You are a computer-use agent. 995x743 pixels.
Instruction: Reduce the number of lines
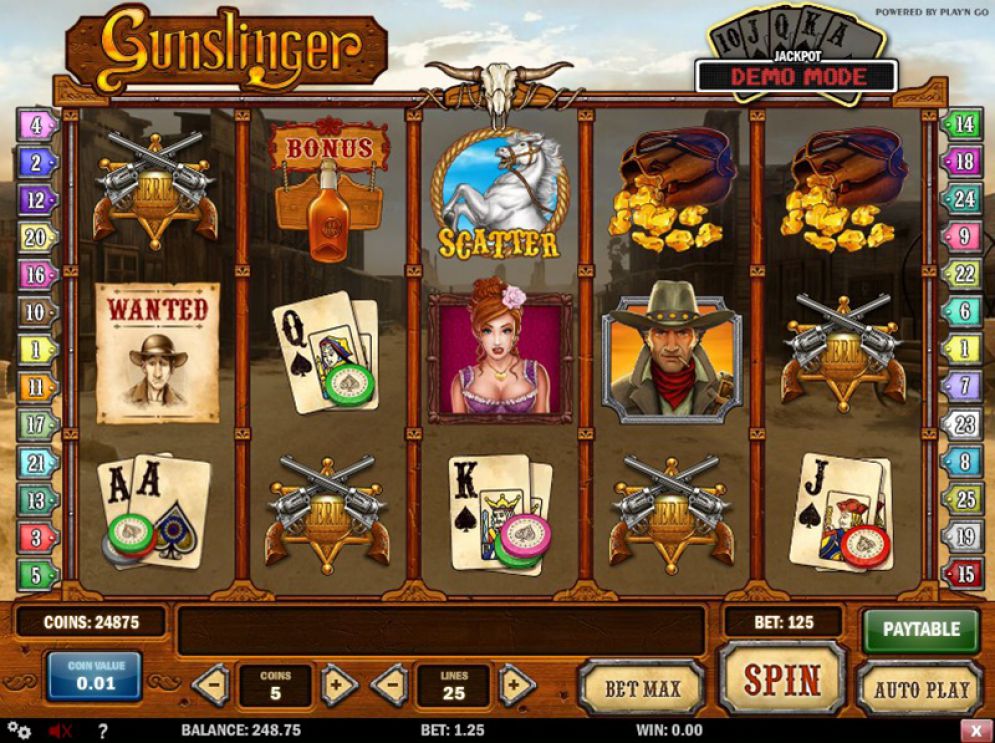[x=388, y=686]
